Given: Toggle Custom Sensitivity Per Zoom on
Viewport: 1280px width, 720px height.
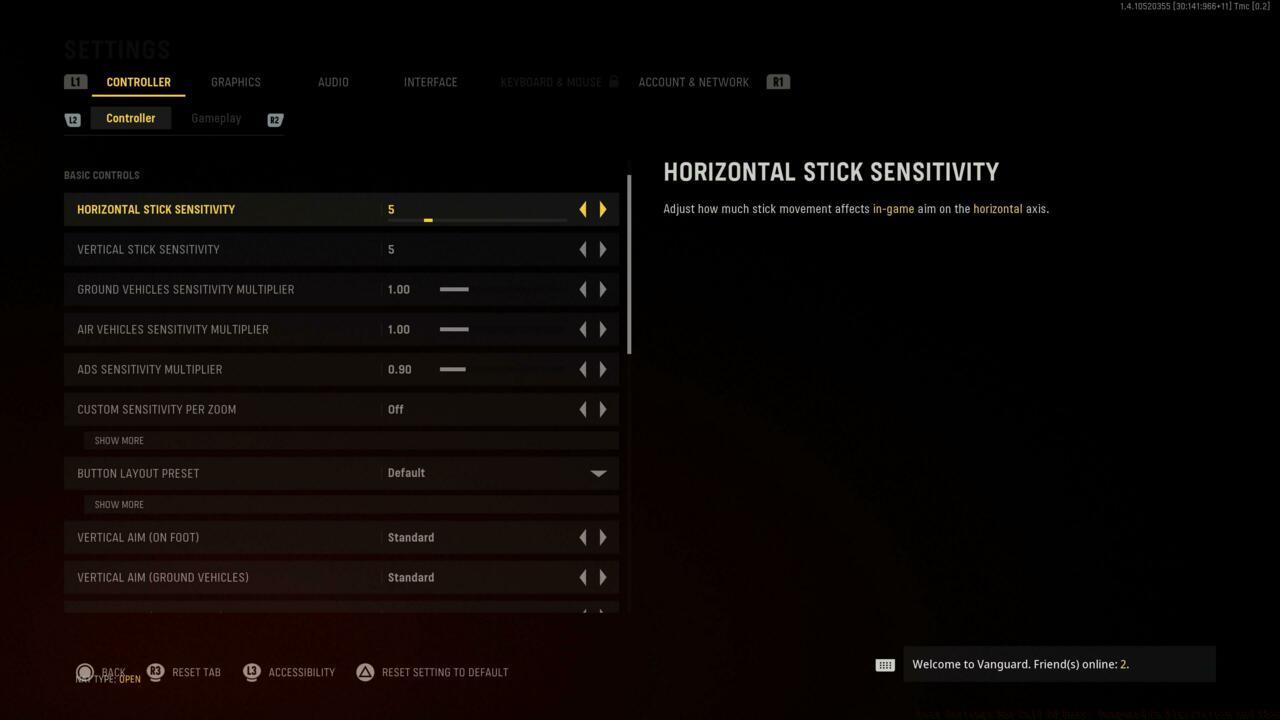Looking at the screenshot, I should pos(603,409).
